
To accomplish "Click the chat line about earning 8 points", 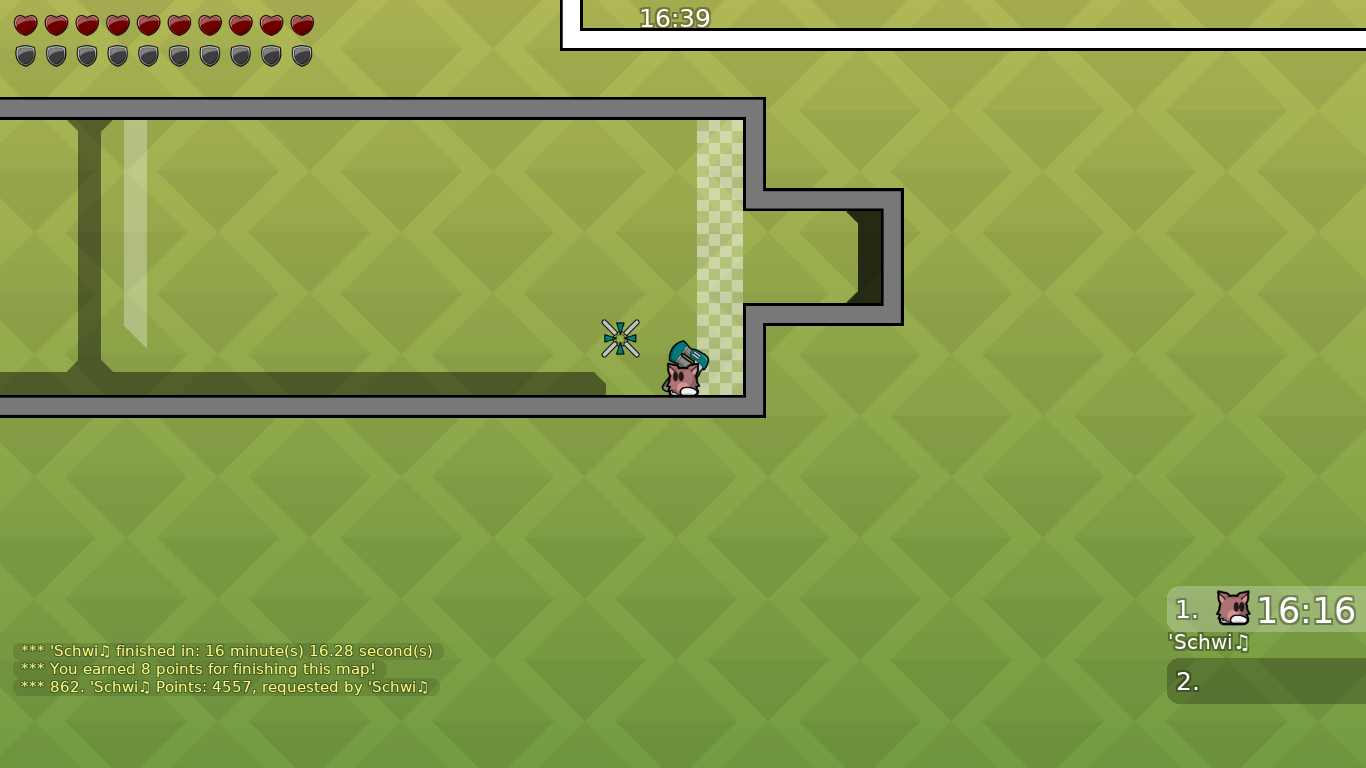I will [x=197, y=669].
